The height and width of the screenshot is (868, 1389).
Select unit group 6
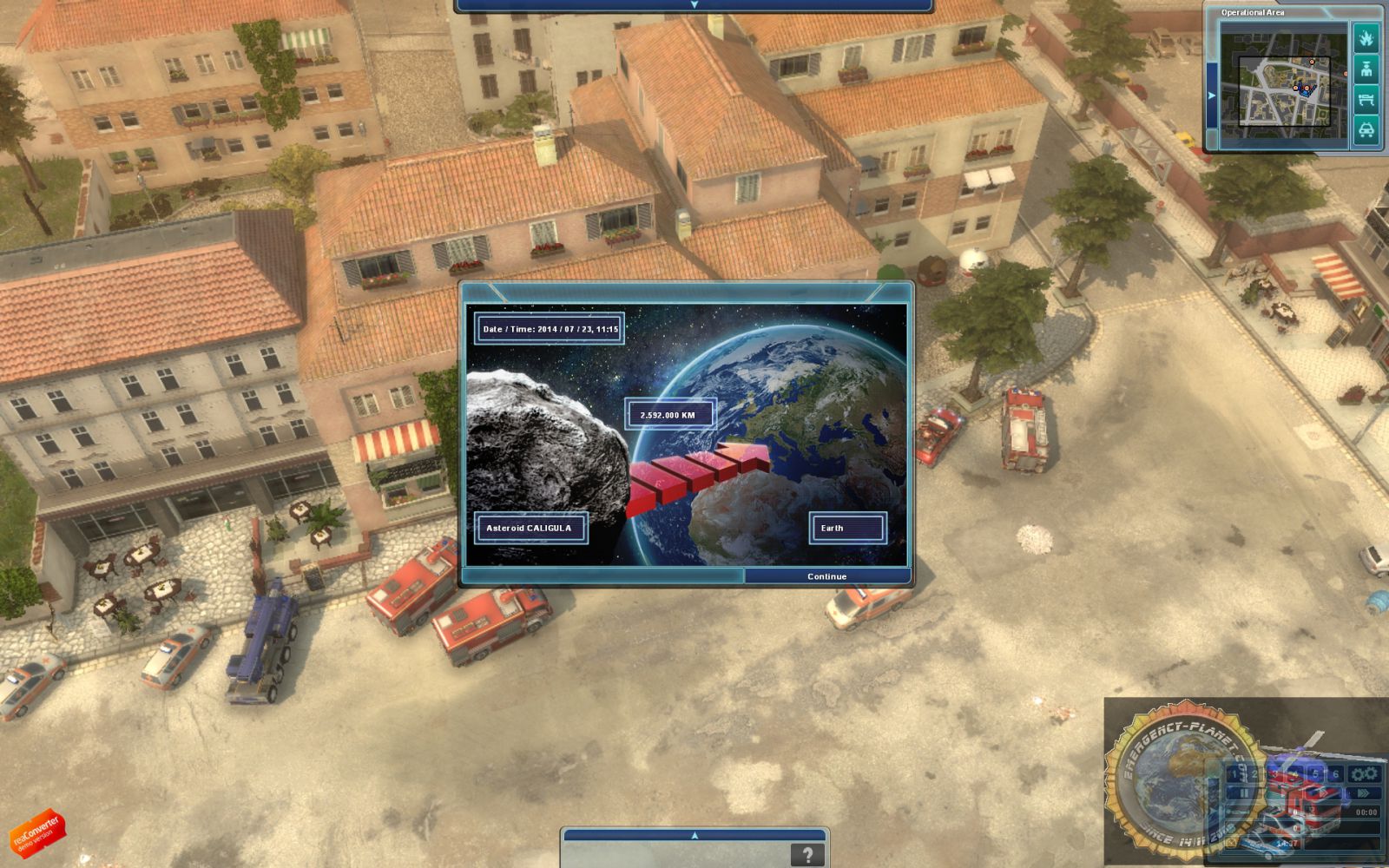point(1335,773)
